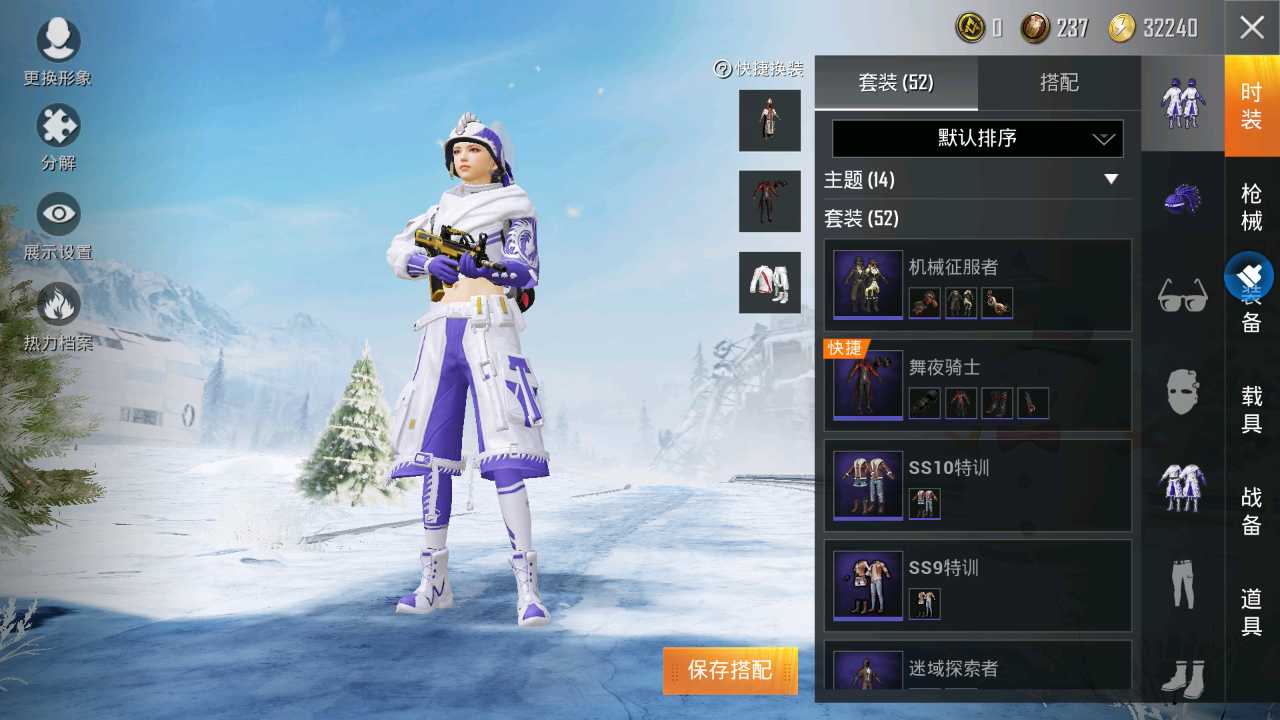This screenshot has width=1280, height=720.
Task: Open the 分解 dismantle puzzle icon
Action: click(57, 126)
